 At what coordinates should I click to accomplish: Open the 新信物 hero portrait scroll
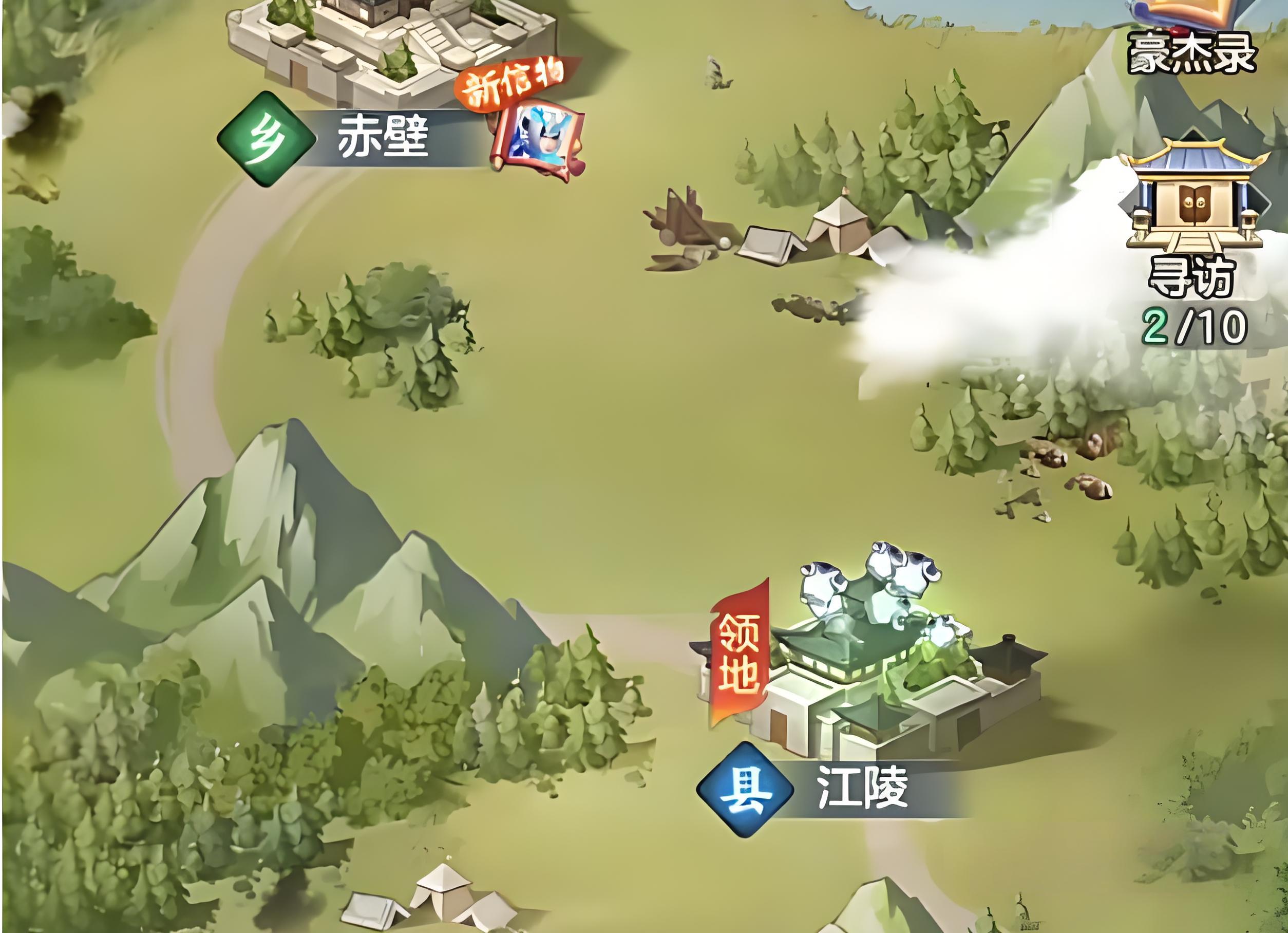click(x=540, y=142)
